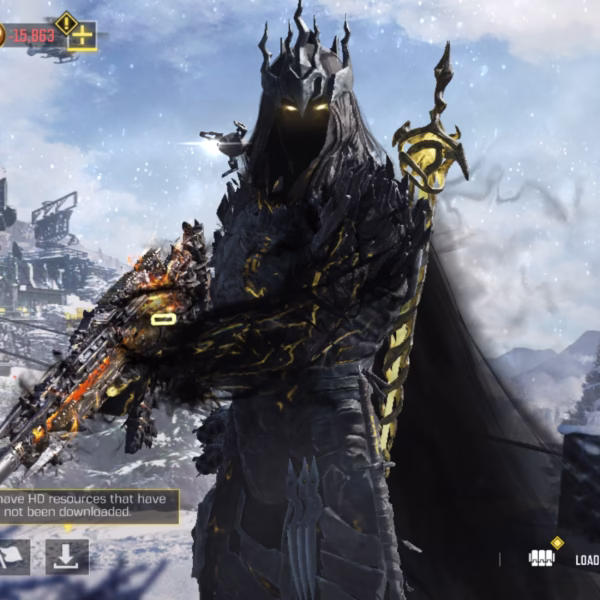Open the HD resources download button
Screen dimensions: 600x600
click(67, 556)
